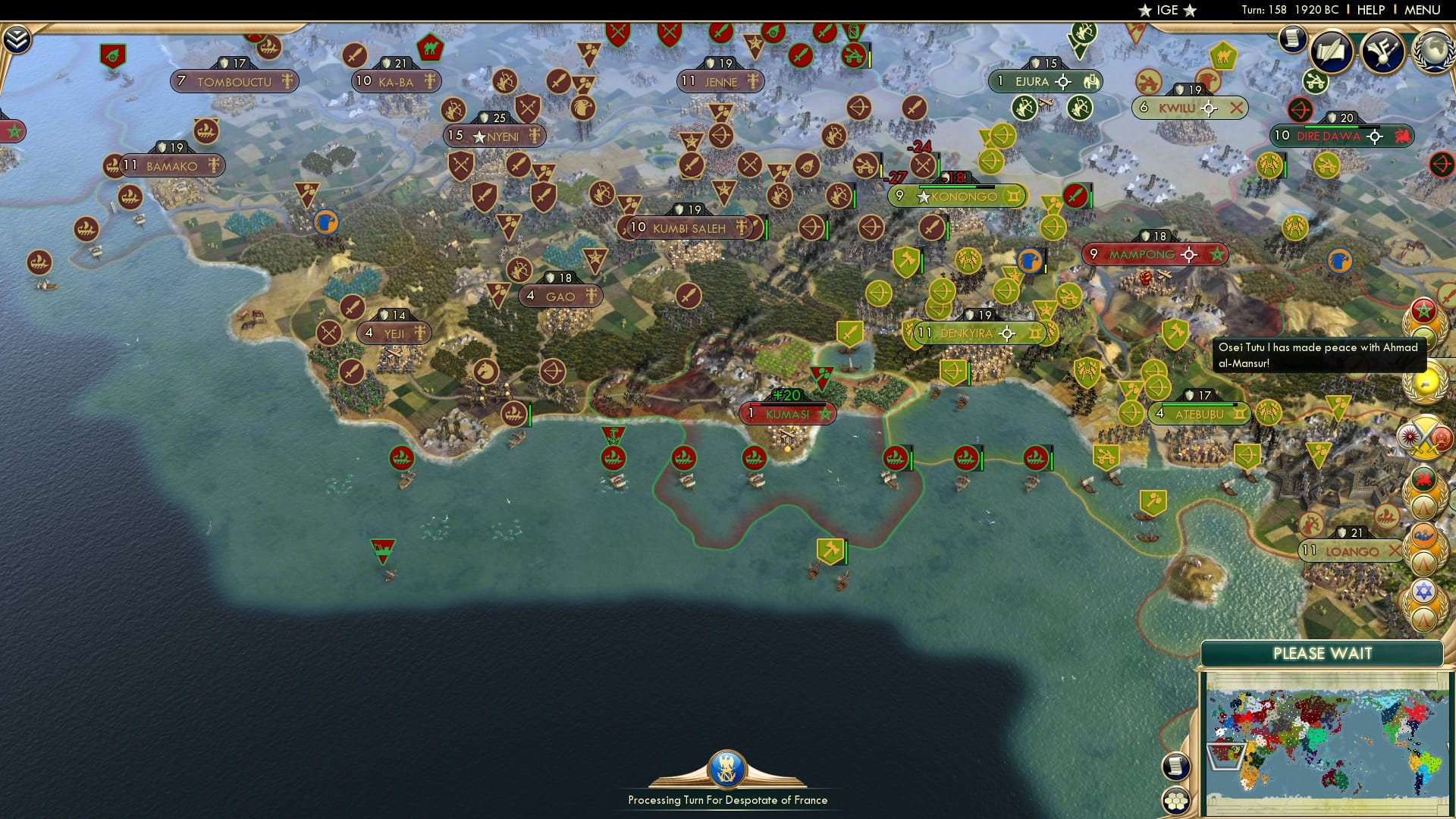The height and width of the screenshot is (819, 1456).
Task: Click the Ethiopian lion notification icon
Action: pos(1424,478)
